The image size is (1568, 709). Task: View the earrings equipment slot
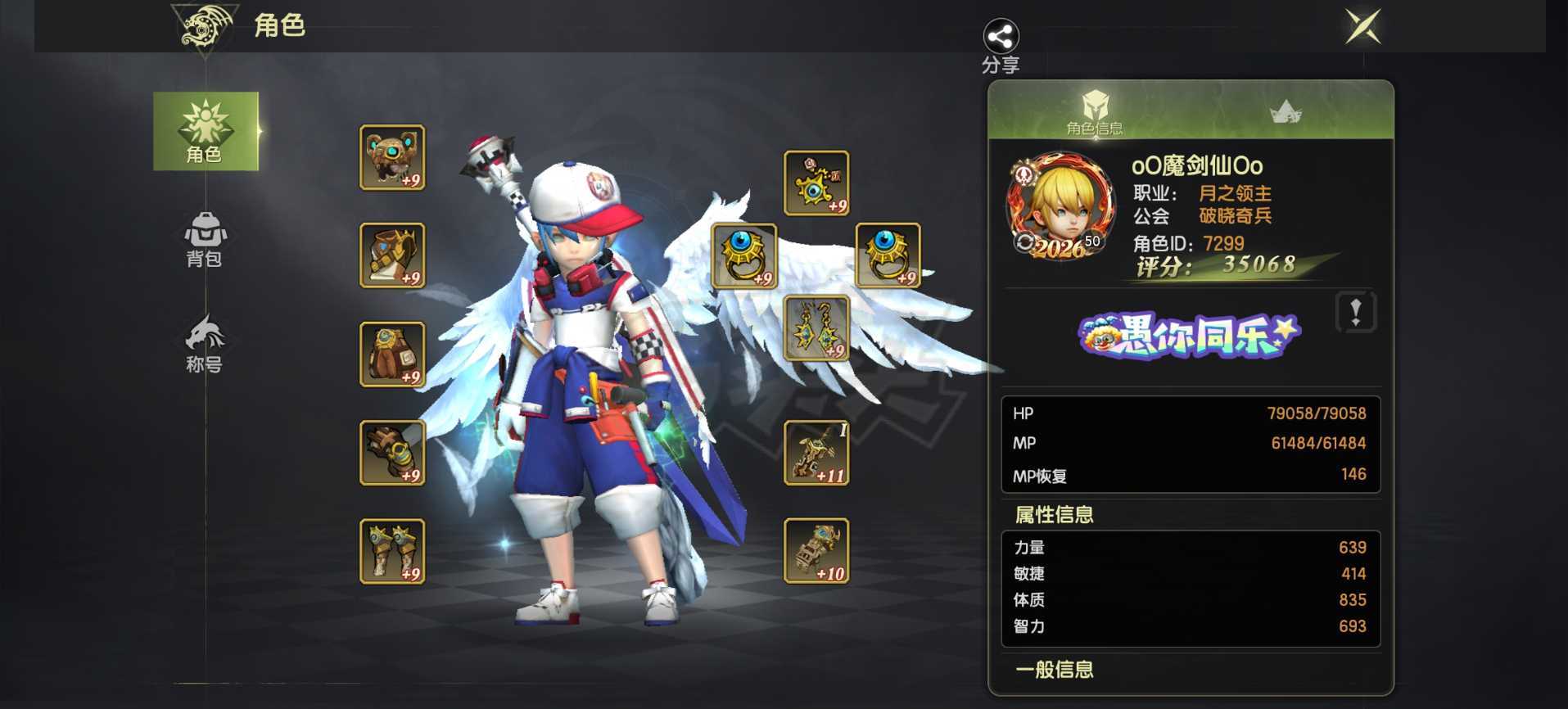[x=816, y=328]
